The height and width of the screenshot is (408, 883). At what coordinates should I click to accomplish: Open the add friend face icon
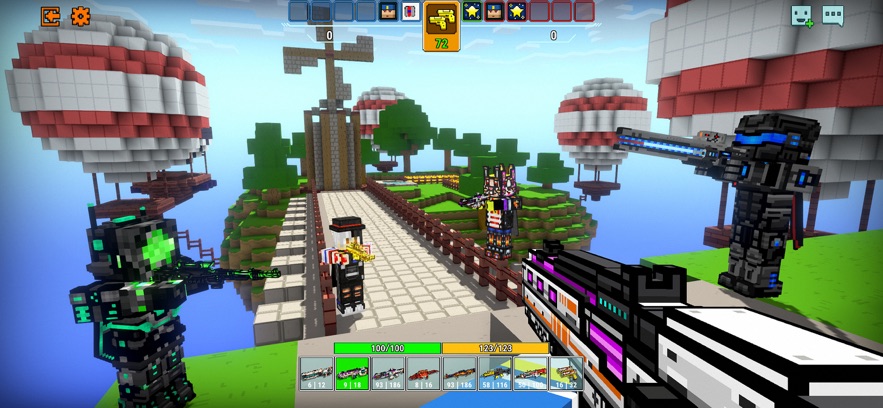802,16
